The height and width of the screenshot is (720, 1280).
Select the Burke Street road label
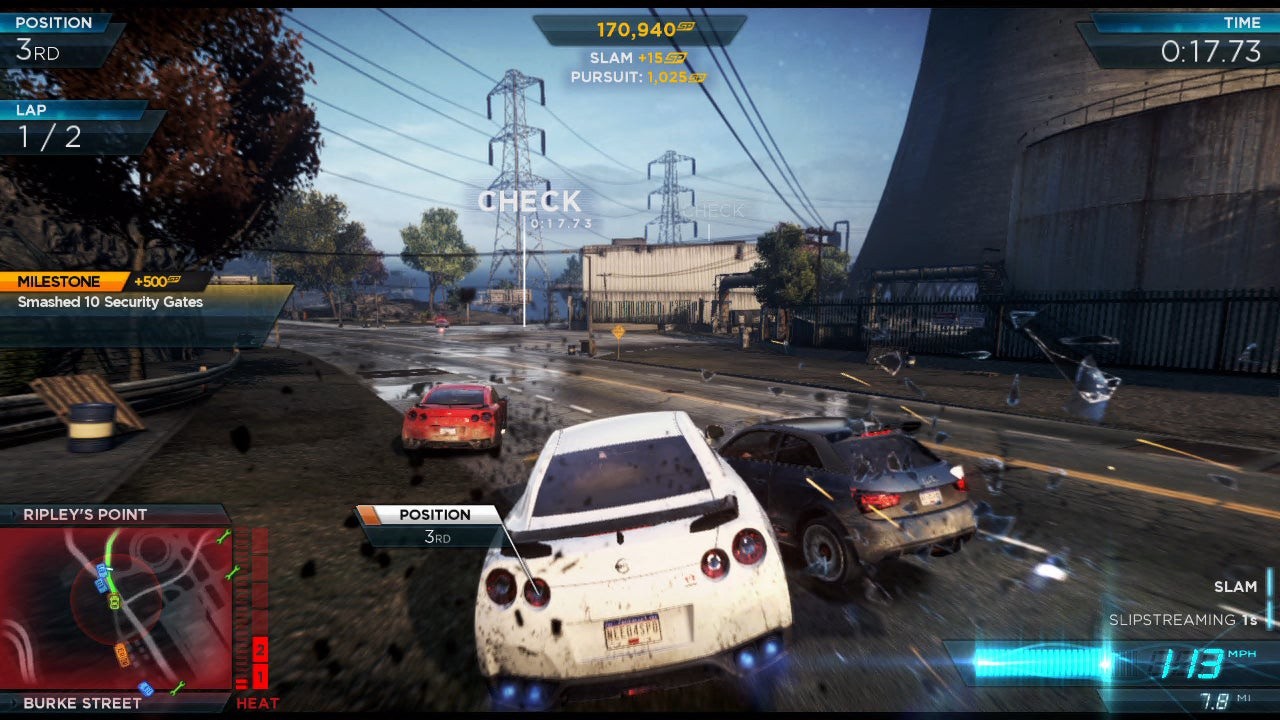point(82,703)
